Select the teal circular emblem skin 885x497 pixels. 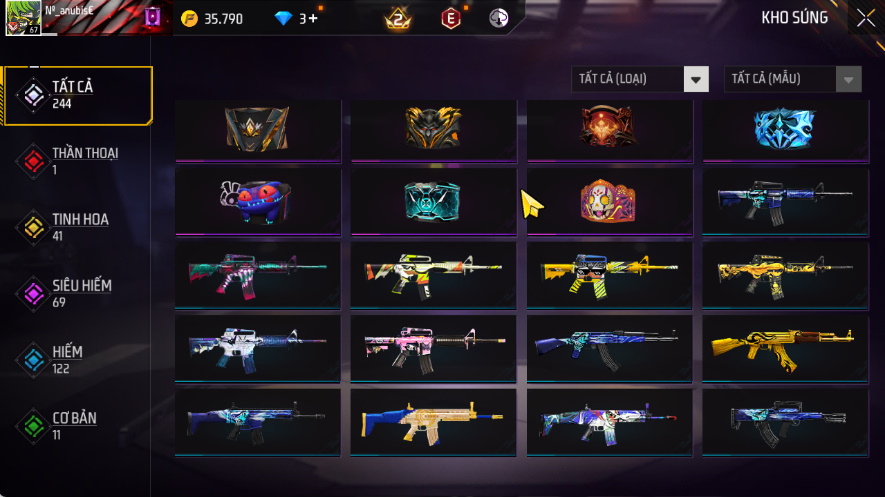click(x=433, y=201)
